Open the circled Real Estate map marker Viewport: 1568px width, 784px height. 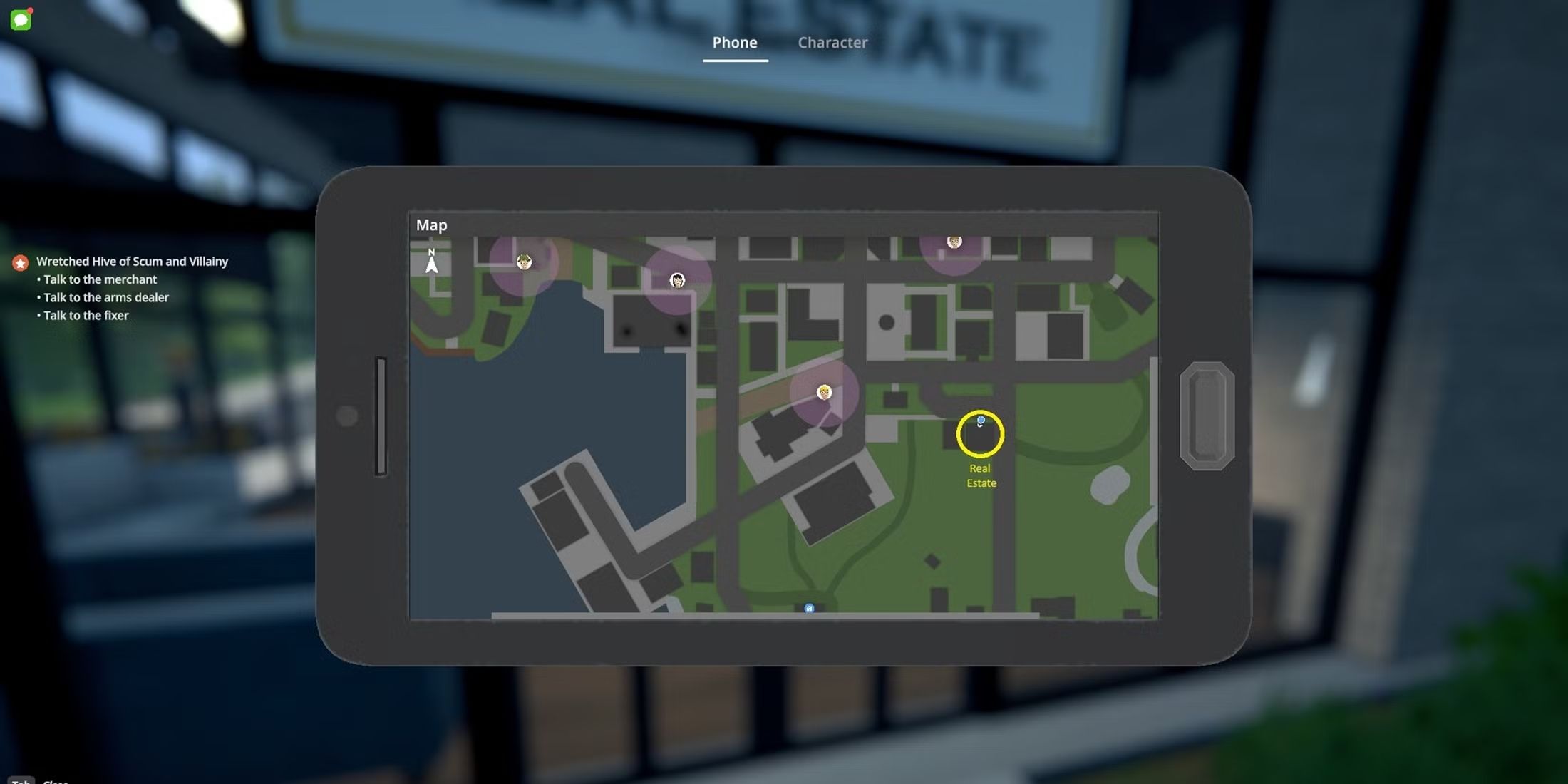click(x=981, y=433)
